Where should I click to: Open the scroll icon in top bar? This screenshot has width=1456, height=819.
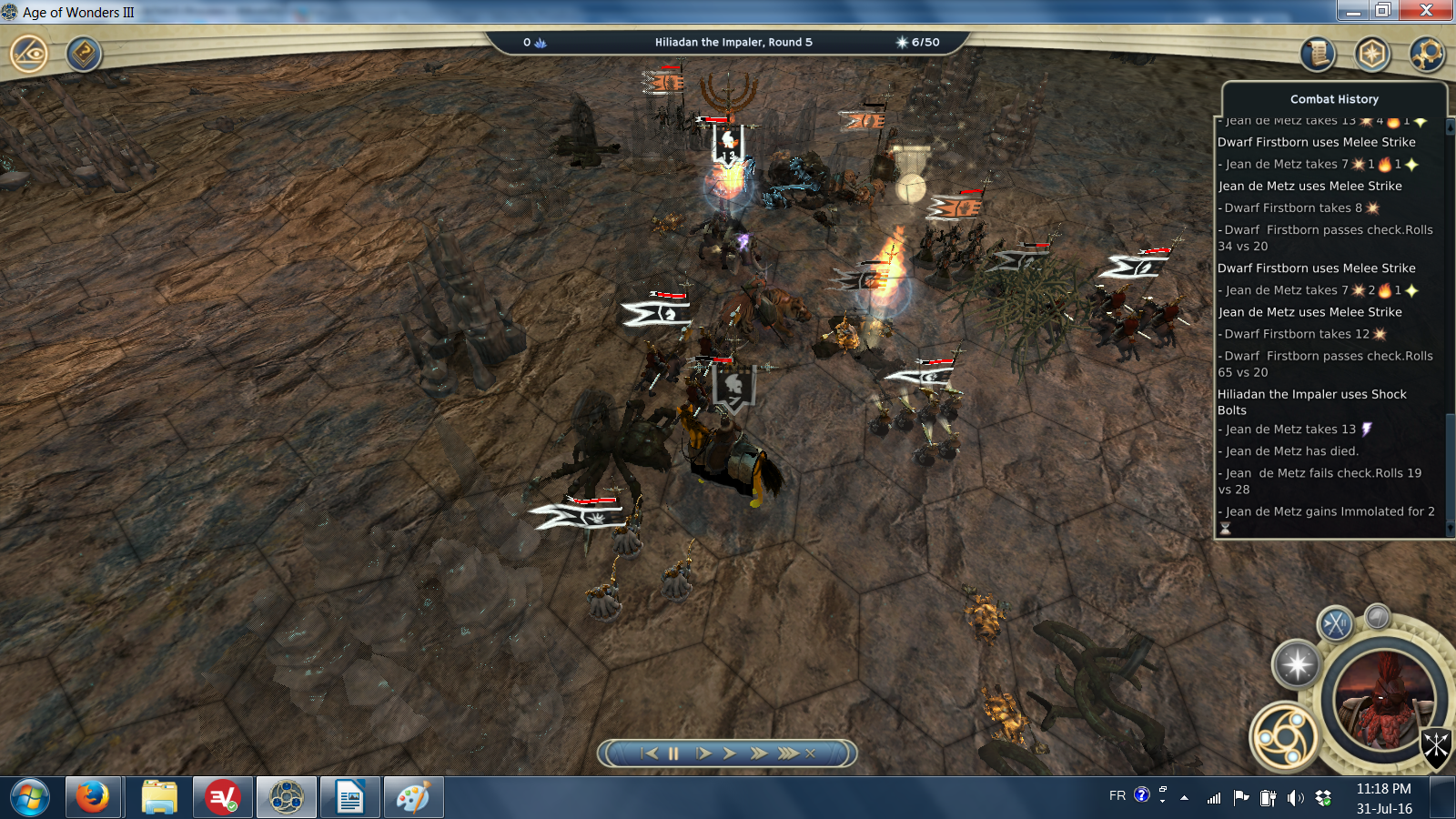(x=1317, y=55)
